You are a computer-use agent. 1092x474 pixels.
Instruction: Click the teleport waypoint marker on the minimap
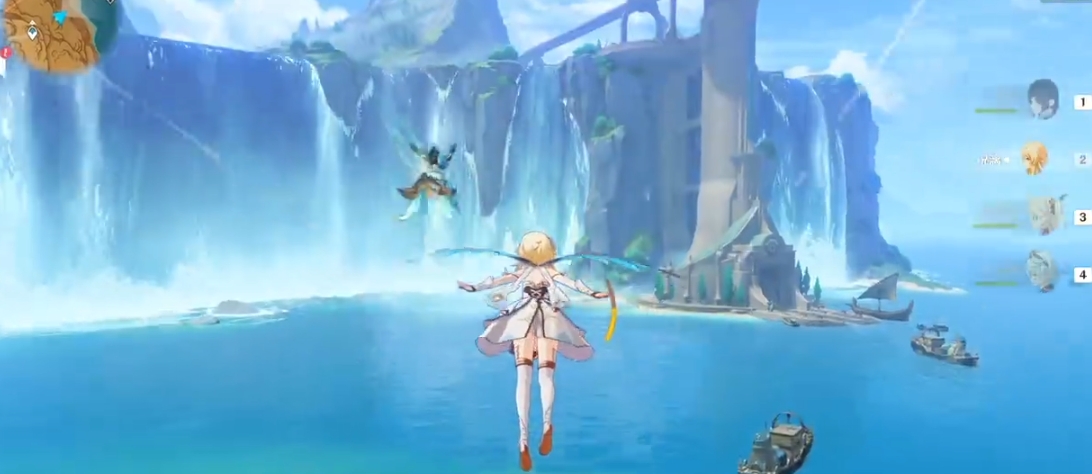(33, 32)
